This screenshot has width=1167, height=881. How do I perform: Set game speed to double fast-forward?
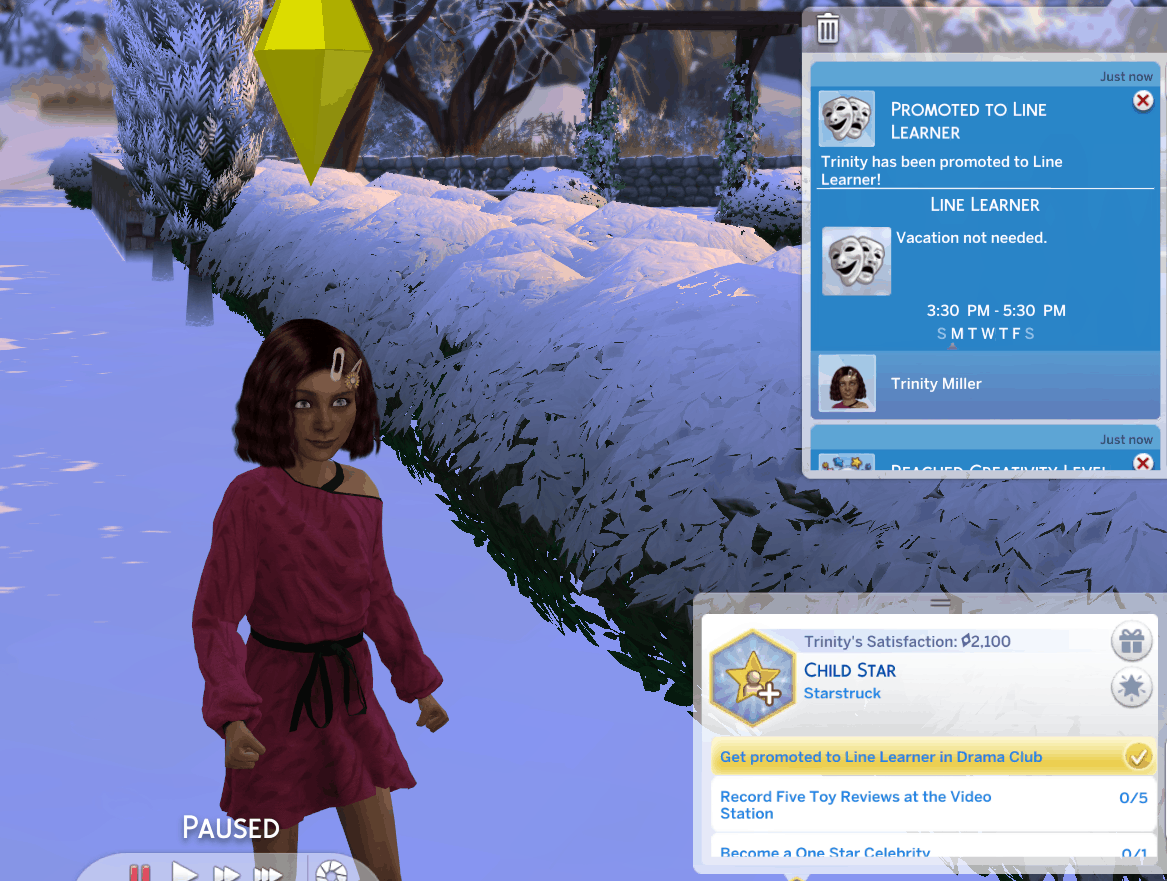tap(227, 873)
